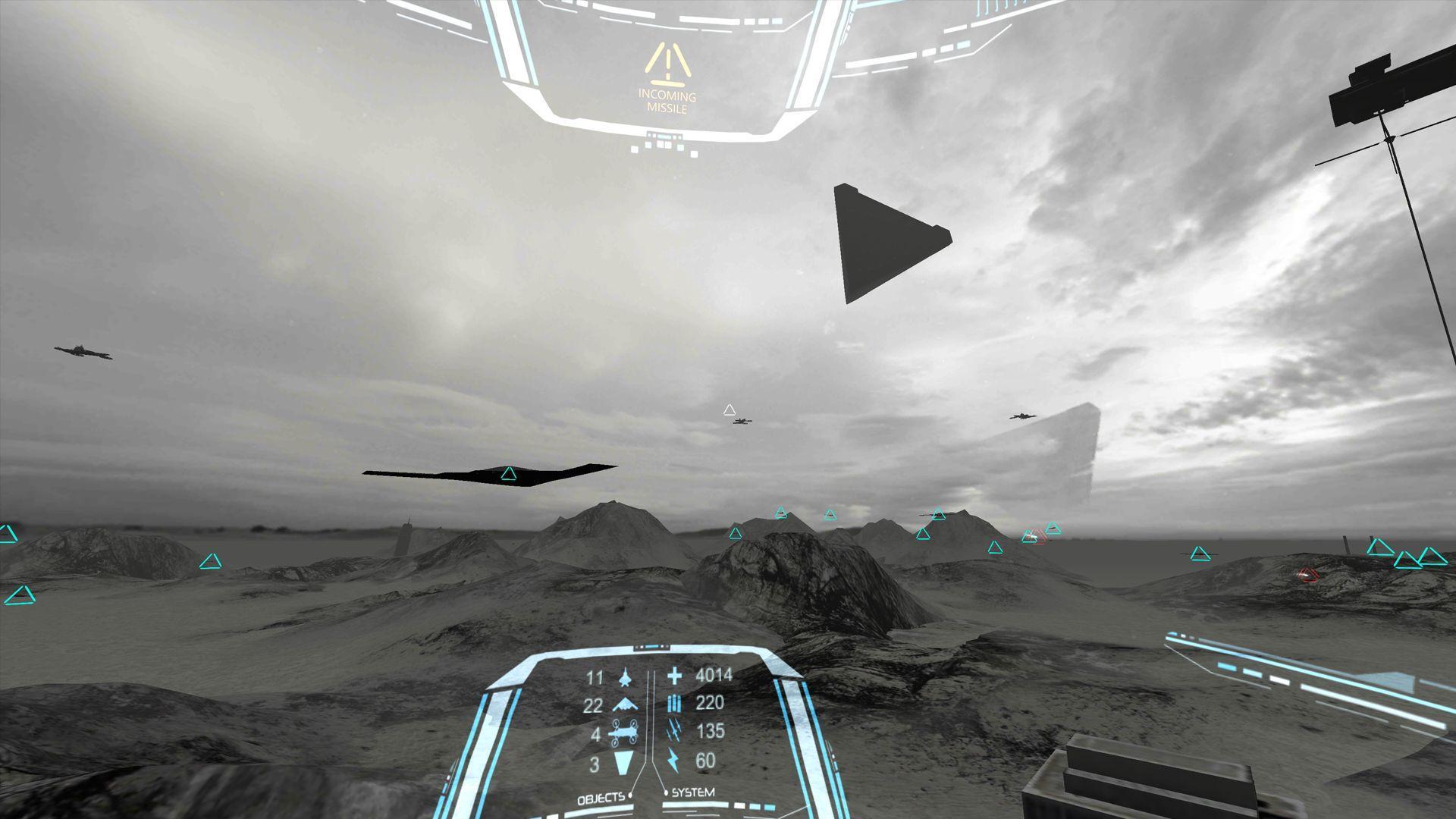This screenshot has height=819, width=1456.
Task: Select the cone beacon unit icon
Action: [622, 762]
